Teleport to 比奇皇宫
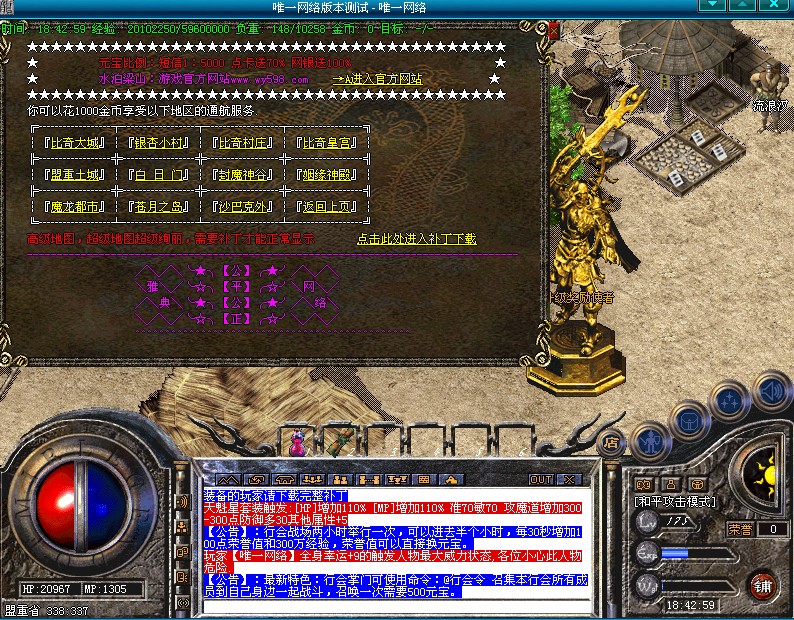Image resolution: width=794 pixels, height=620 pixels. tap(326, 142)
